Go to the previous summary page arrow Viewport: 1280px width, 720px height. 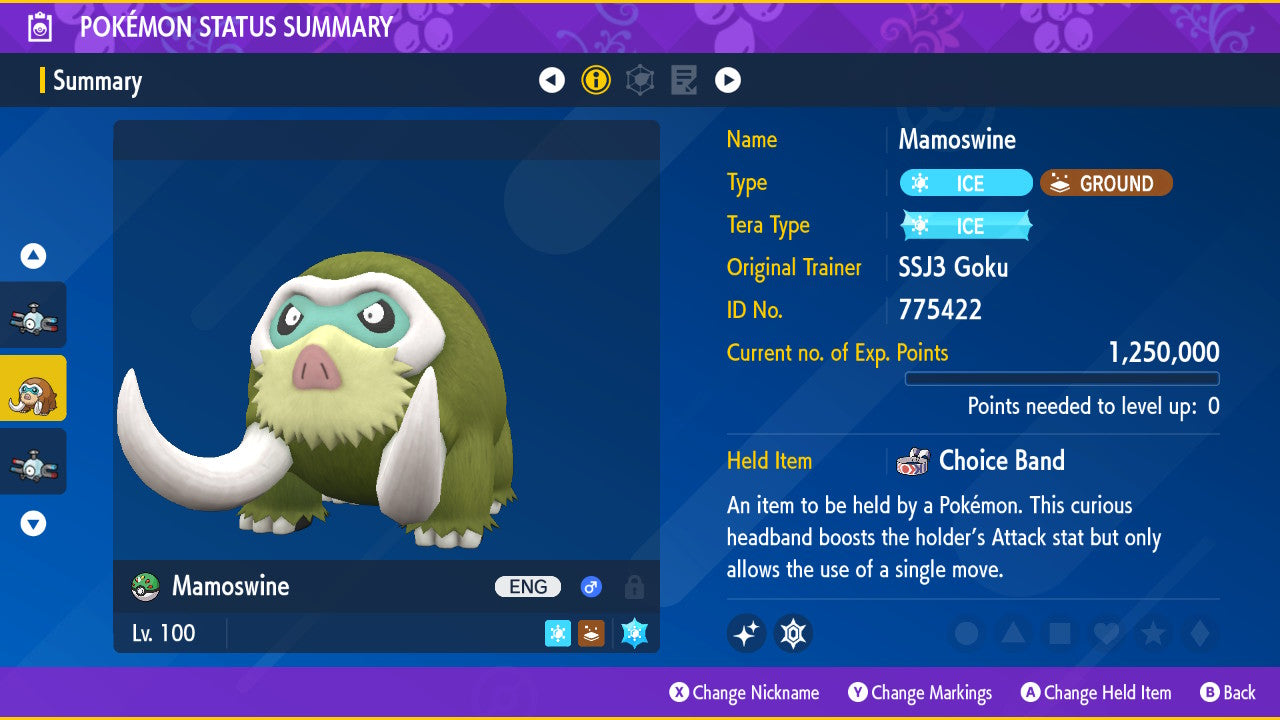coord(552,80)
